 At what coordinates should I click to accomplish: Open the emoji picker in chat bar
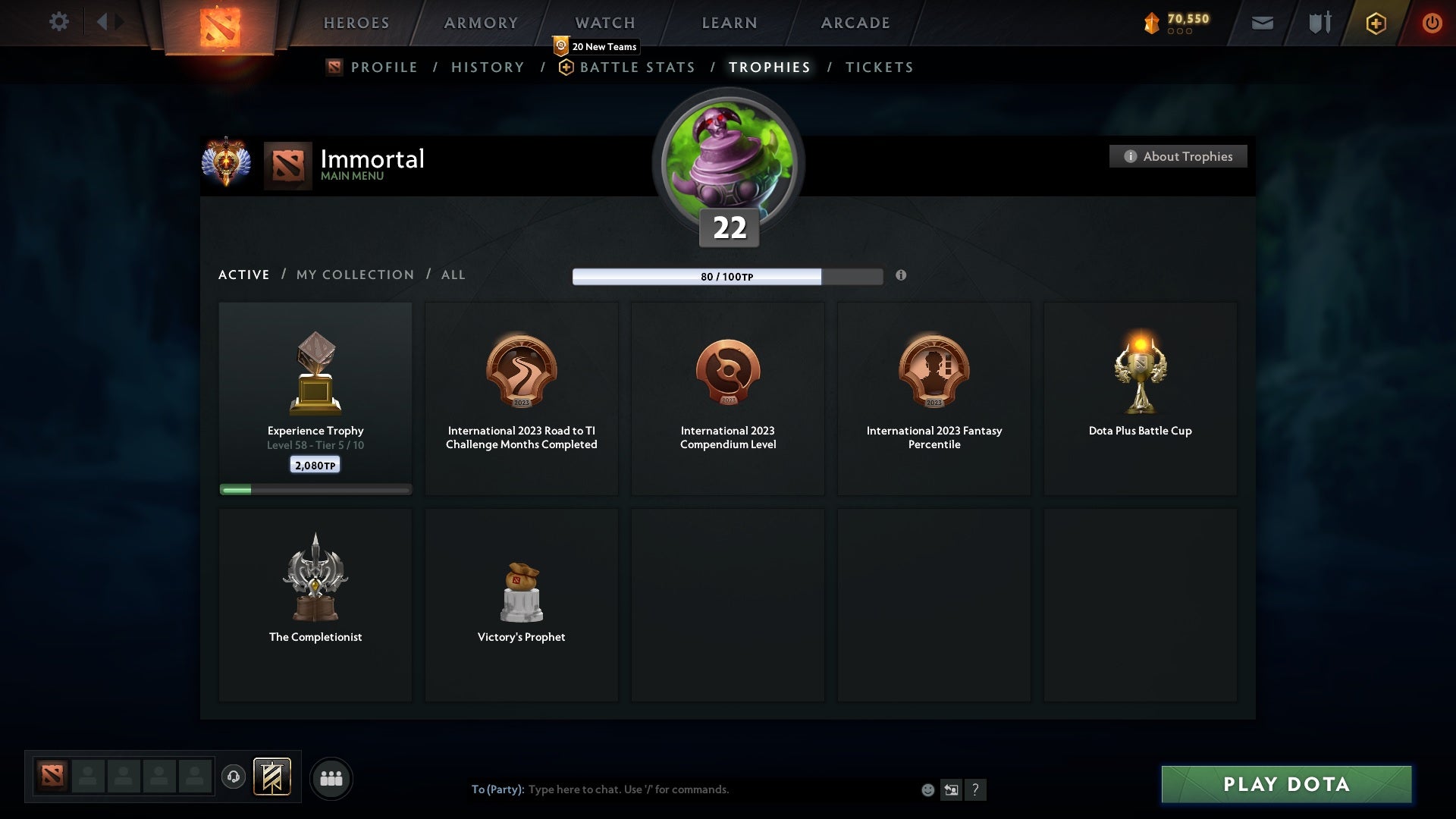(927, 789)
